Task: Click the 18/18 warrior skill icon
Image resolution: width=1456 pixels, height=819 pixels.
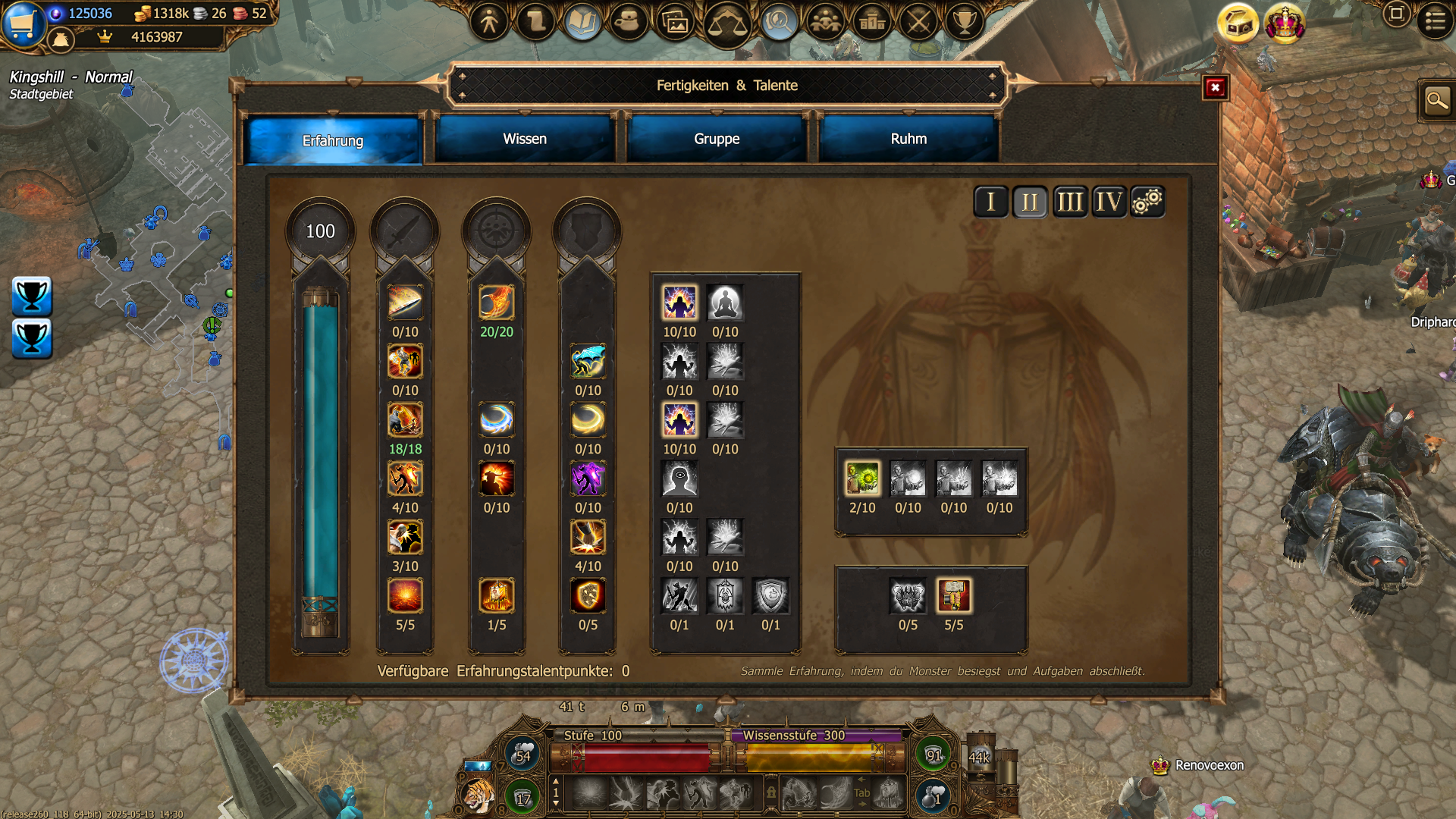Action: [x=405, y=420]
